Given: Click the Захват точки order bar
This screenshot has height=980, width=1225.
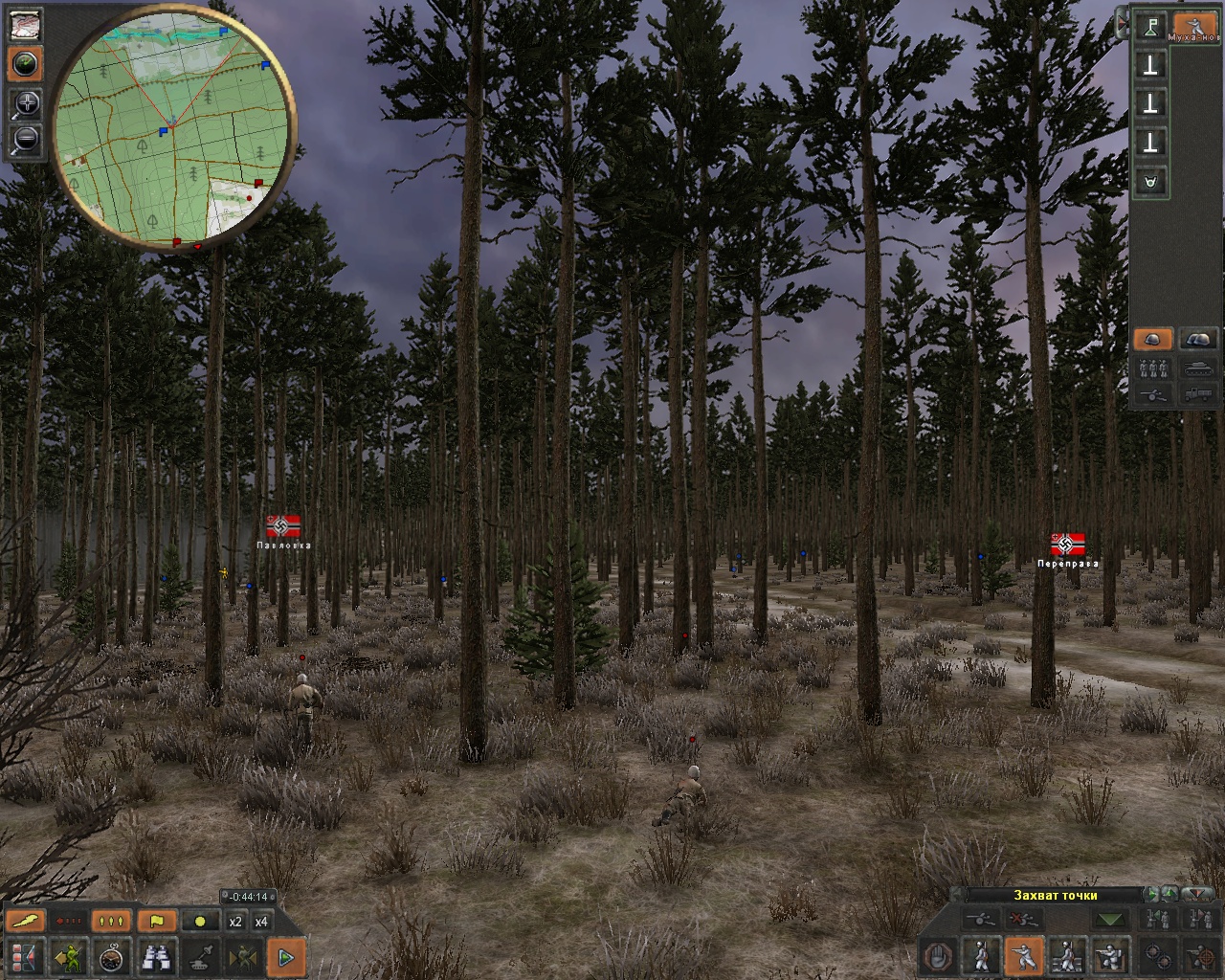Looking at the screenshot, I should point(1055,896).
